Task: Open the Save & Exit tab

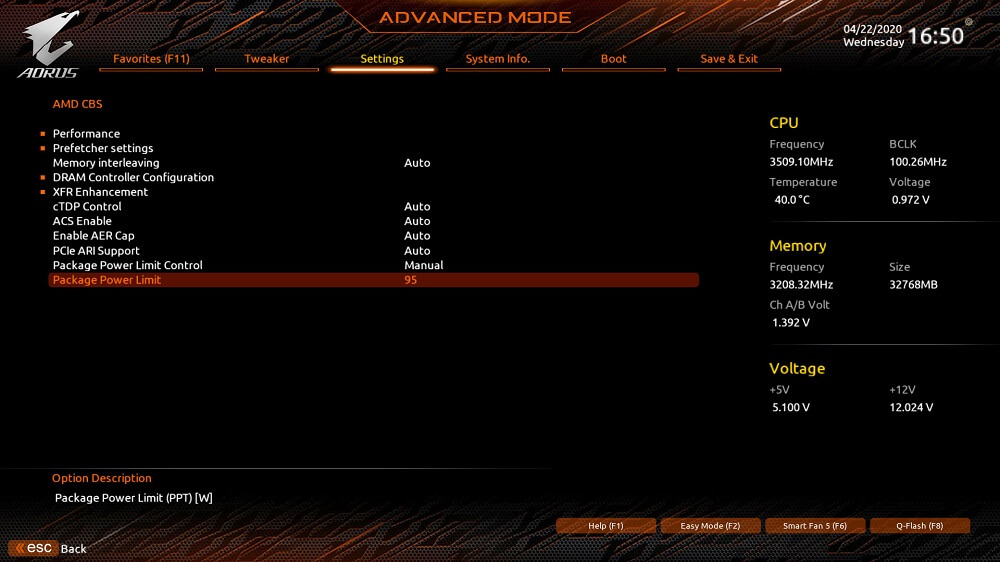Action: (x=729, y=59)
